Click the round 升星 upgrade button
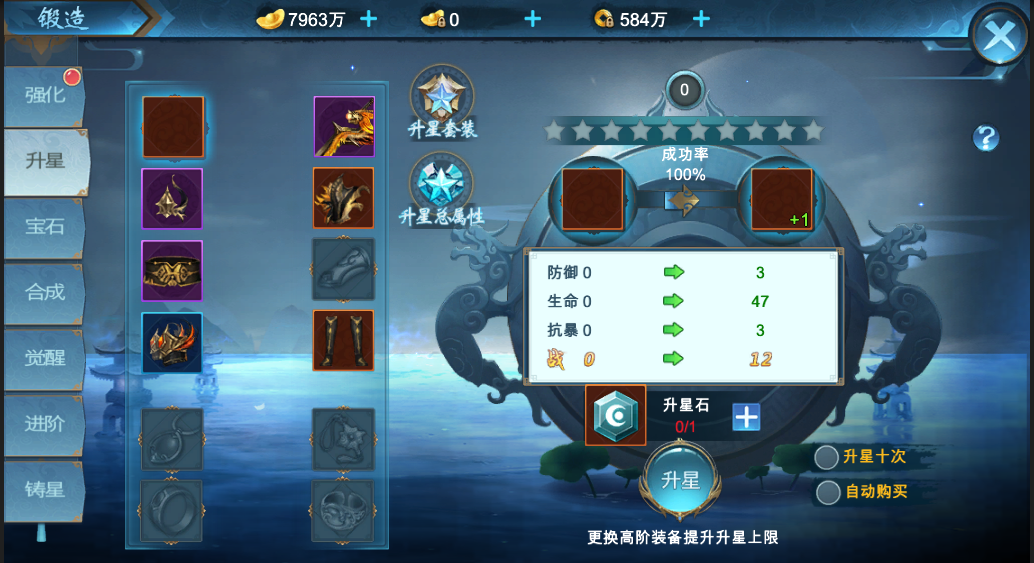 pyautogui.click(x=681, y=480)
